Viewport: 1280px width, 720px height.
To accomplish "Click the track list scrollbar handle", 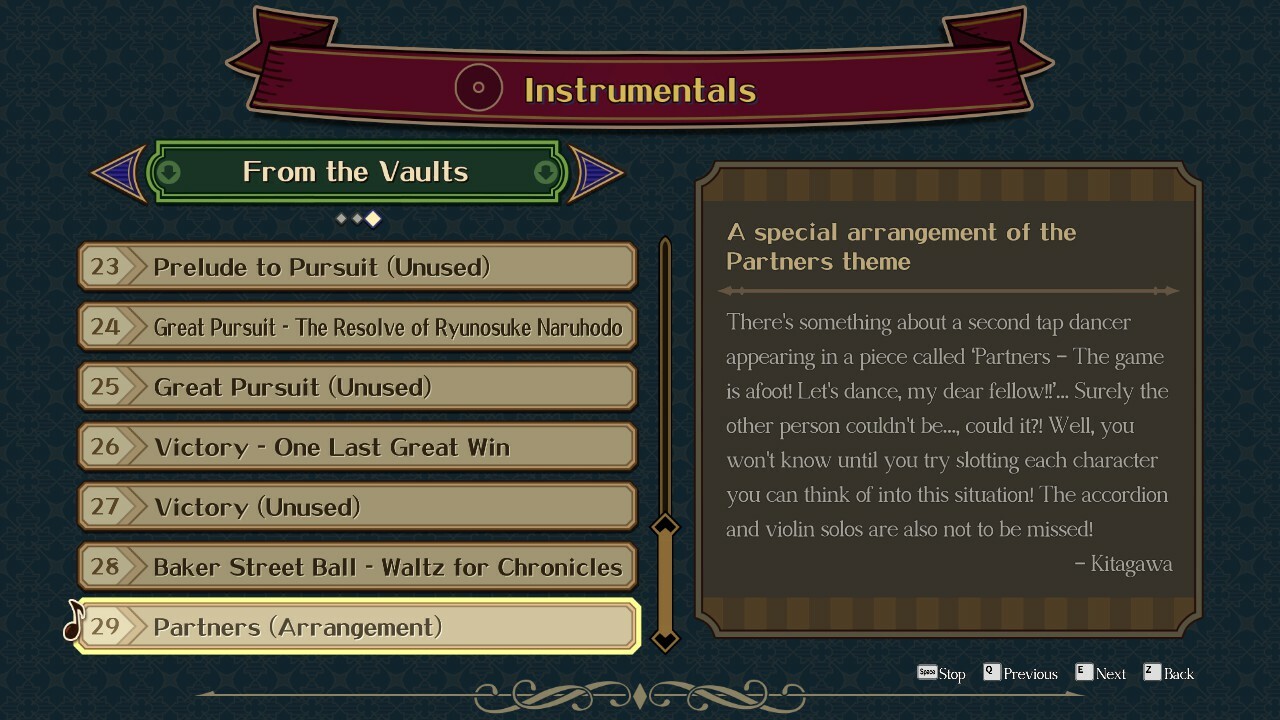I will tap(665, 582).
